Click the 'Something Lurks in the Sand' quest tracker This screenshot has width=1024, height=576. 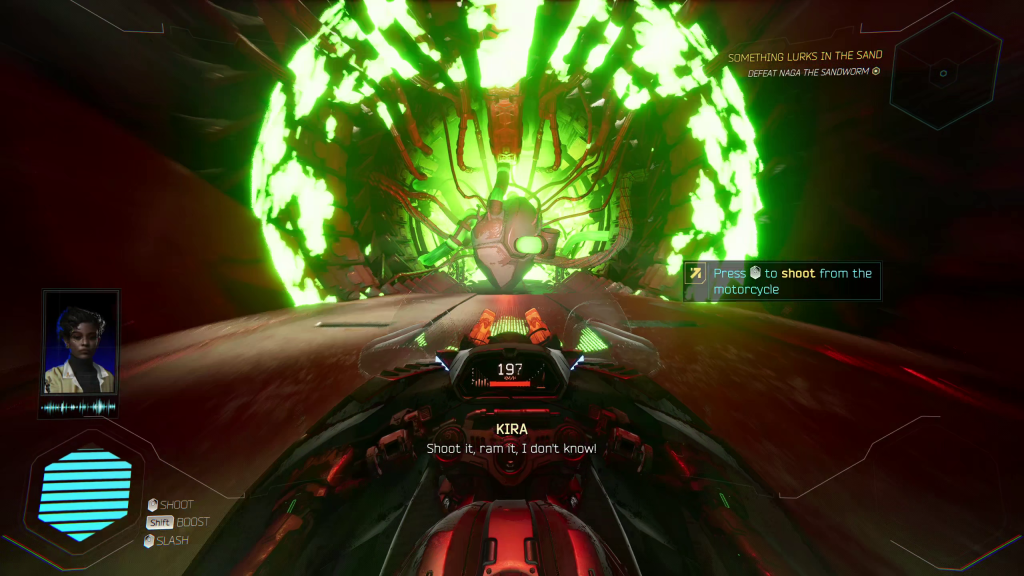[x=804, y=58]
